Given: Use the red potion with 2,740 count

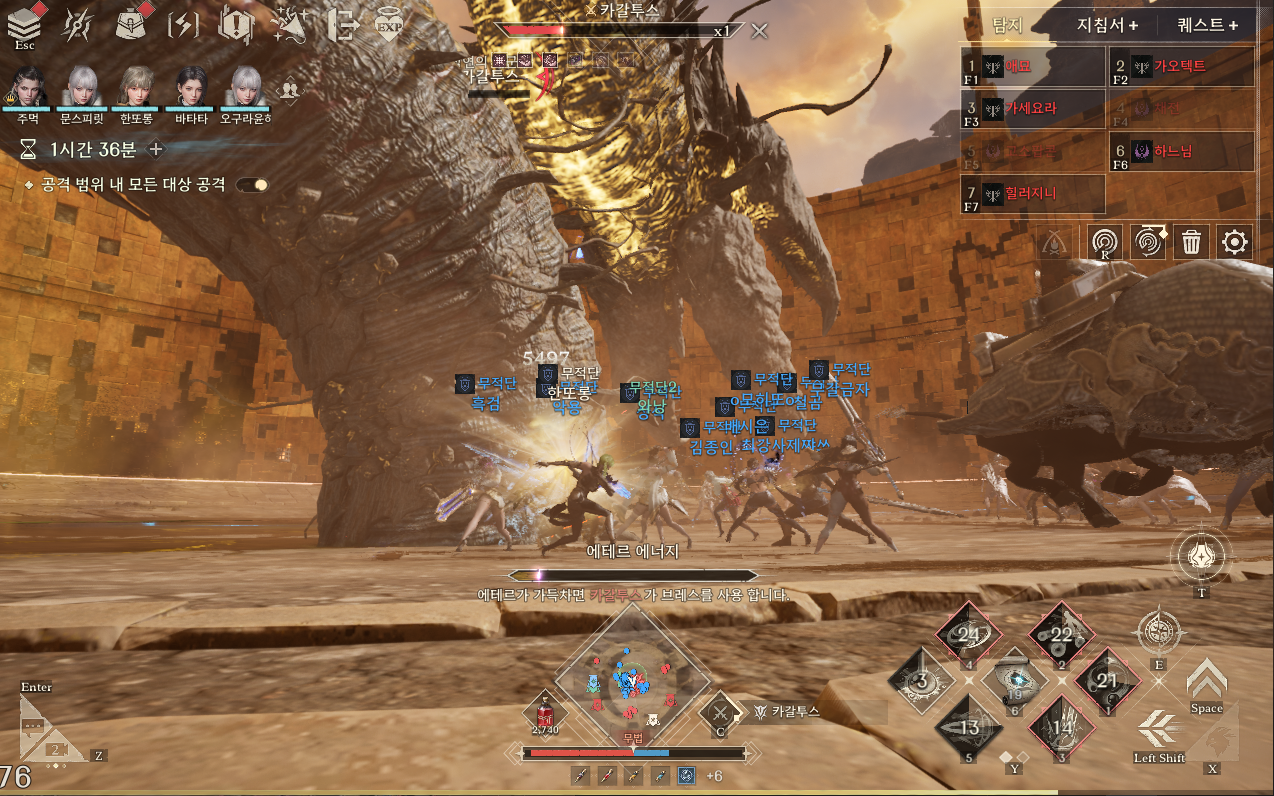Looking at the screenshot, I should [544, 714].
